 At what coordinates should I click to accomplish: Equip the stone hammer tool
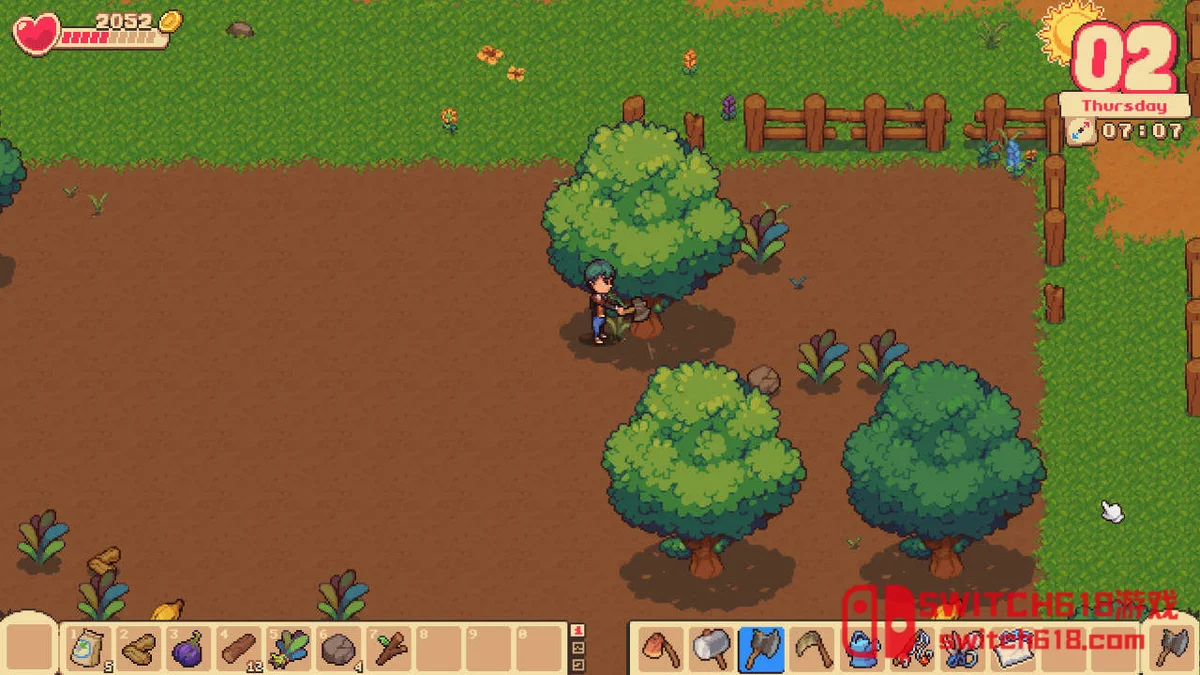tap(710, 649)
